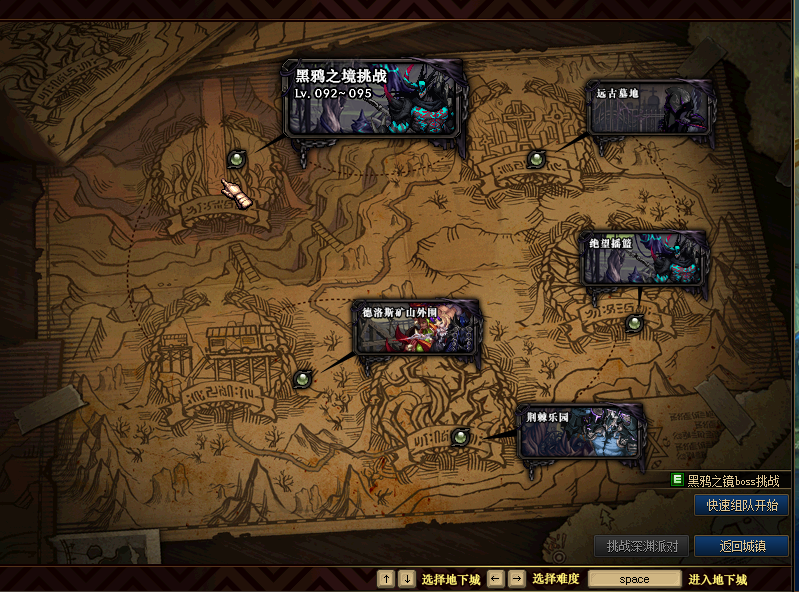Choose the 远古墓地 dungeon
This screenshot has width=799, height=592.
click(x=651, y=108)
